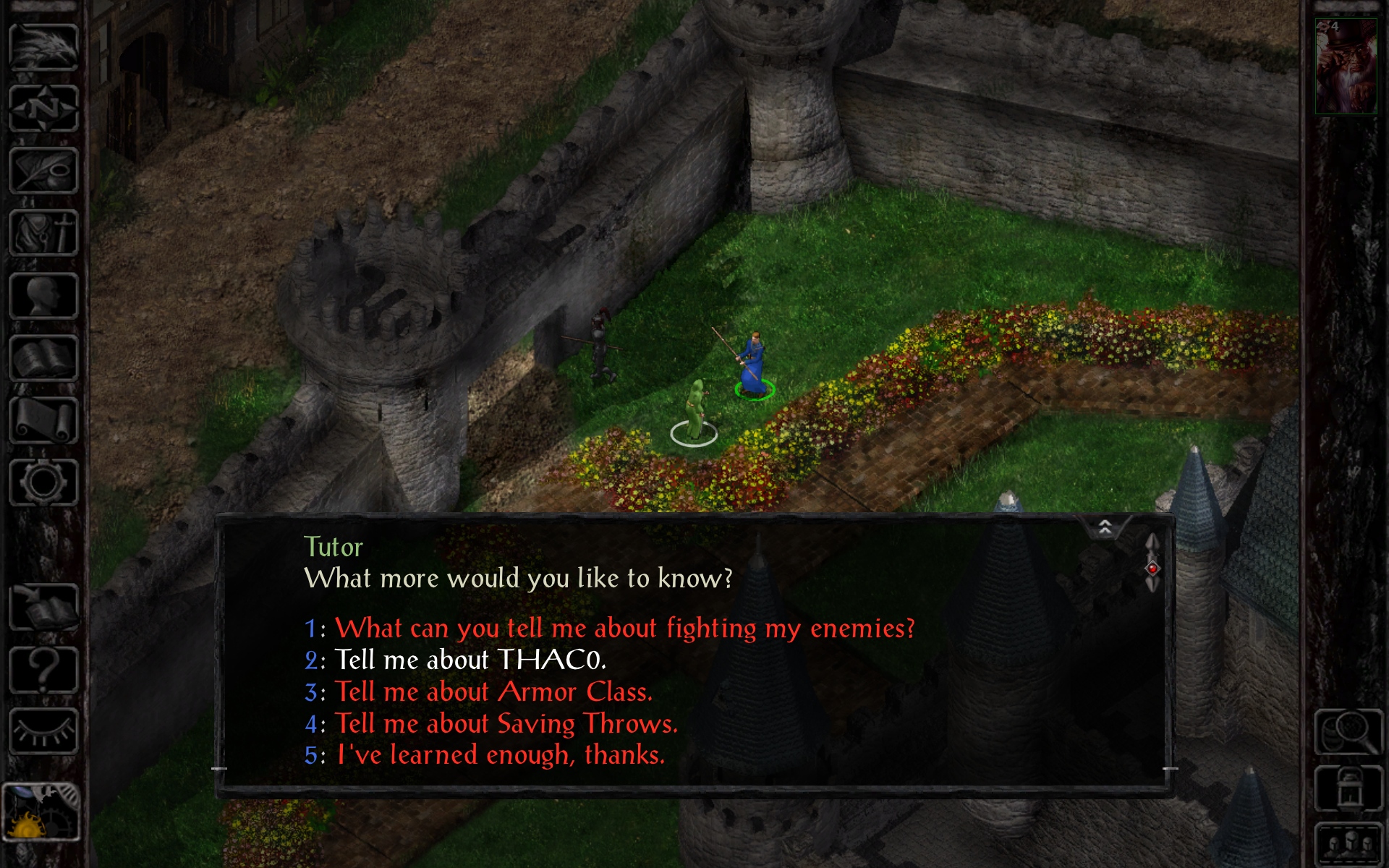
Task: Click the magnifying glass zoom icon
Action: click(x=1348, y=732)
